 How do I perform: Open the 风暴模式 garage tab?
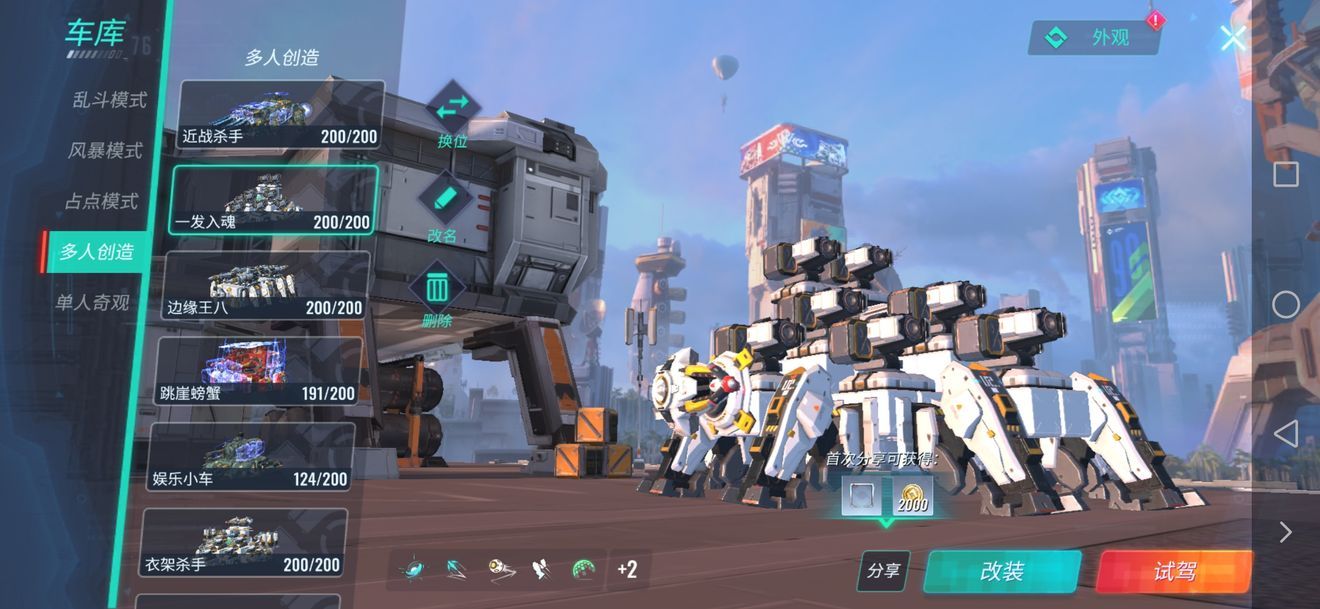click(105, 151)
